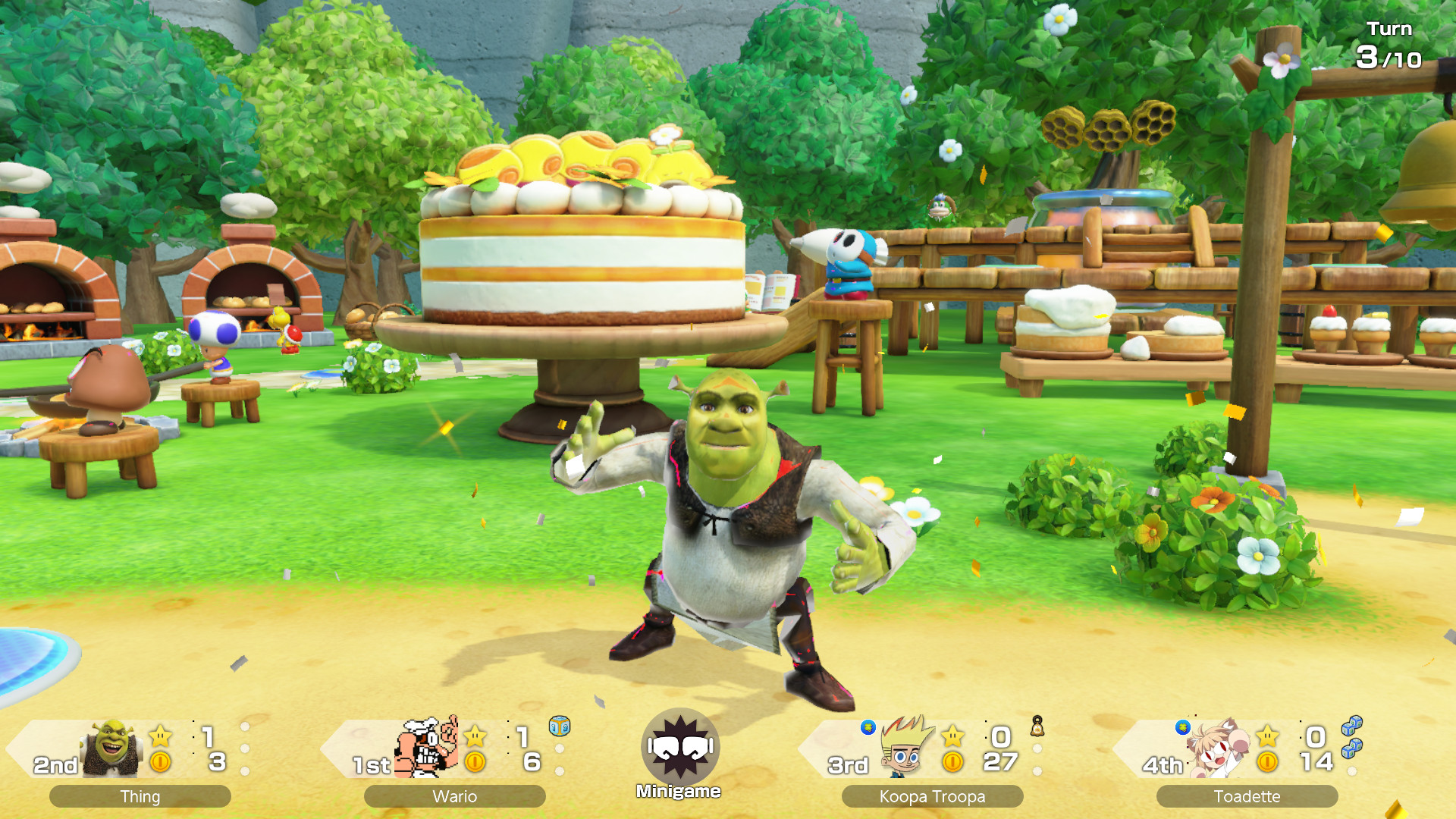Click the ally badge on Toadette's portrait
The width and height of the screenshot is (1456, 819).
[1182, 728]
